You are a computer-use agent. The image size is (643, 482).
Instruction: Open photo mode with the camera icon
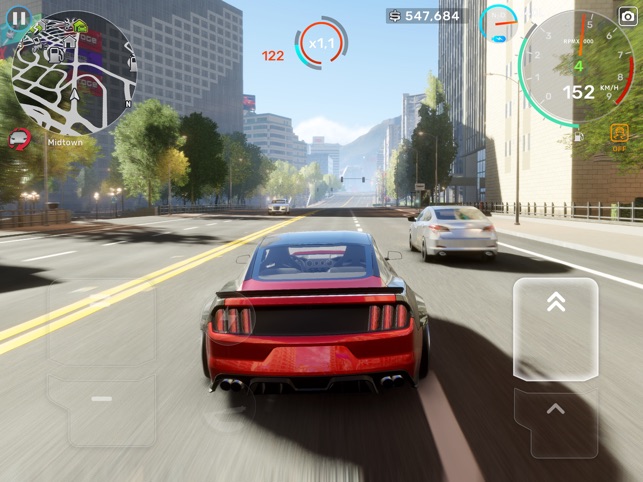[628, 16]
